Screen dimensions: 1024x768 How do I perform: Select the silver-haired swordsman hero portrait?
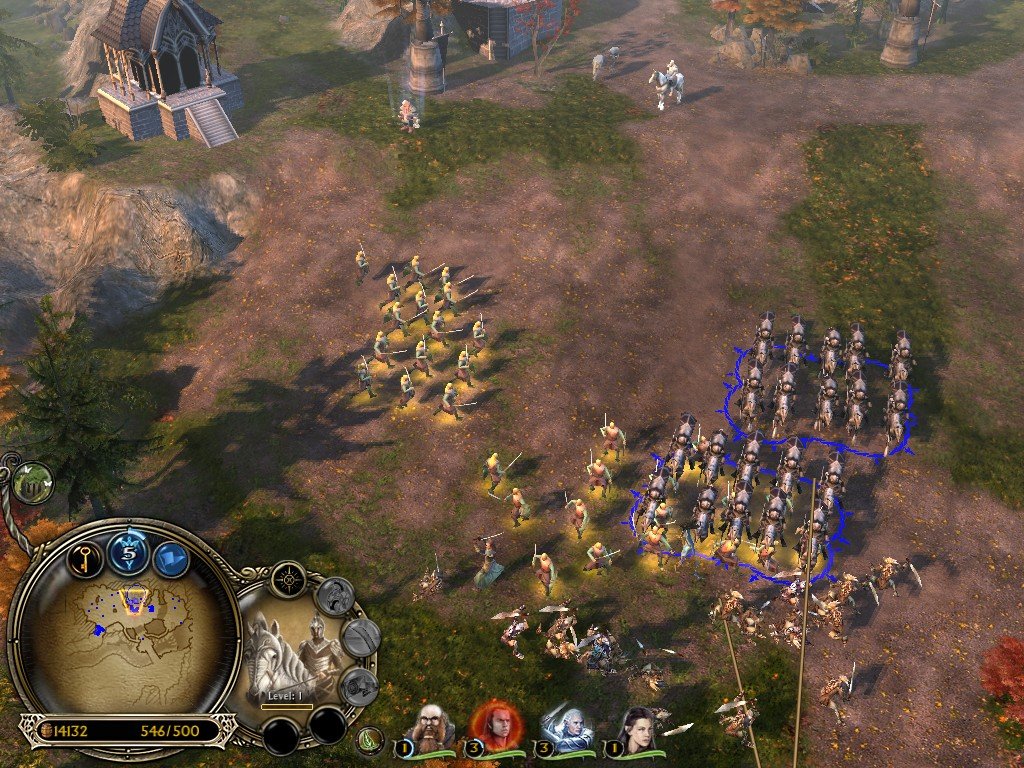[565, 727]
